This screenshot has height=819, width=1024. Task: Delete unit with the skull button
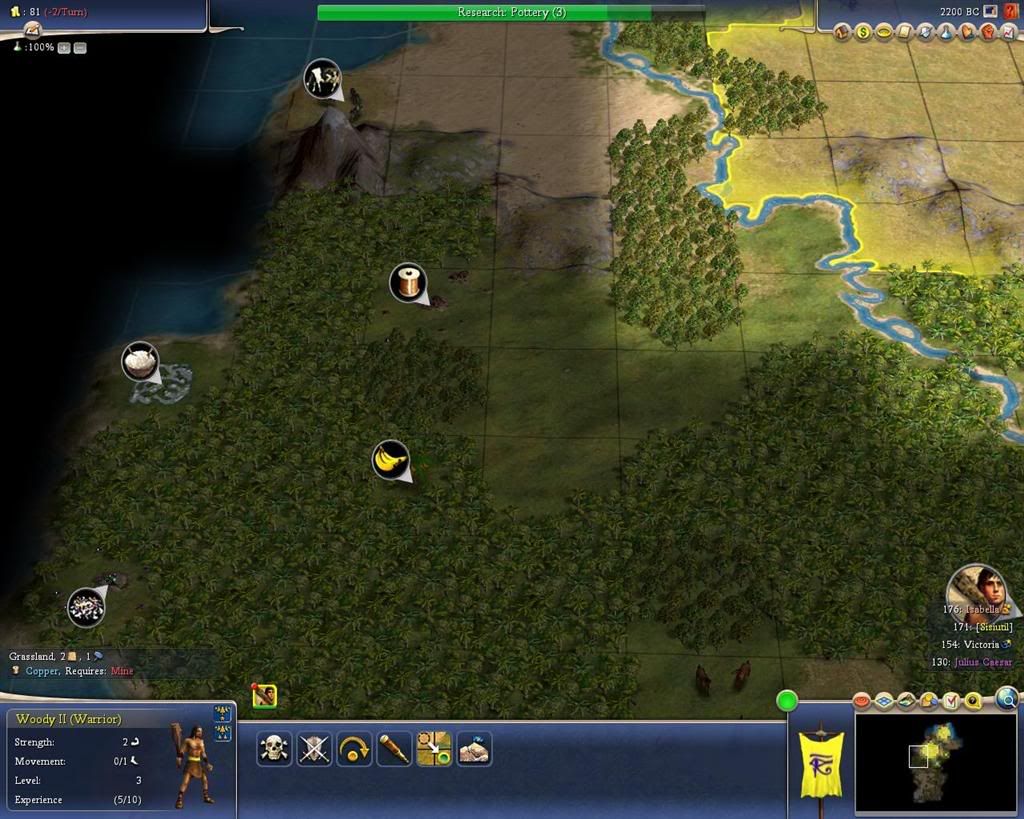pyautogui.click(x=274, y=749)
